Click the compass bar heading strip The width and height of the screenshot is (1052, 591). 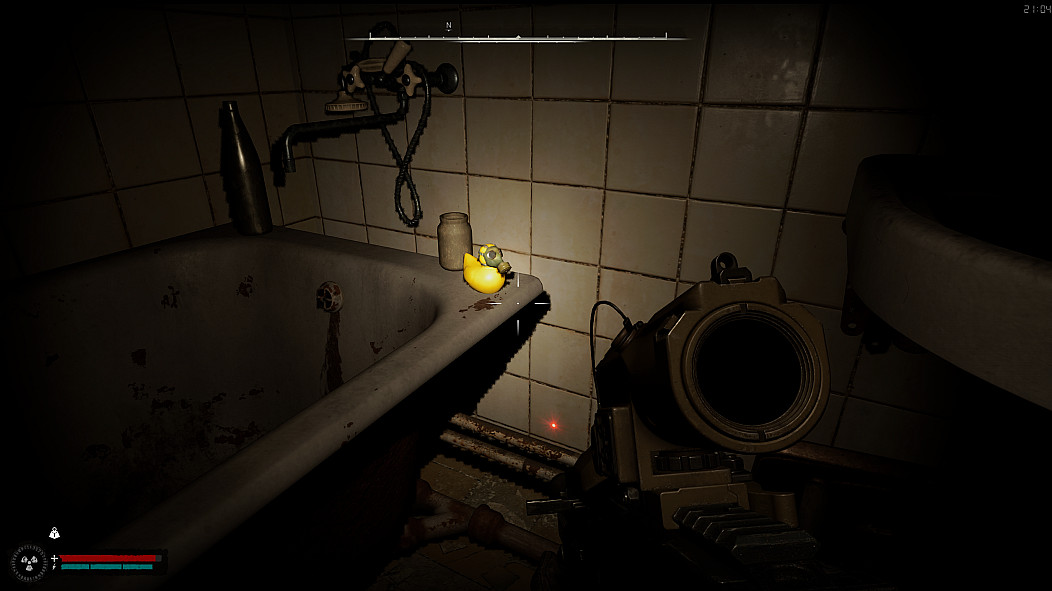click(518, 38)
